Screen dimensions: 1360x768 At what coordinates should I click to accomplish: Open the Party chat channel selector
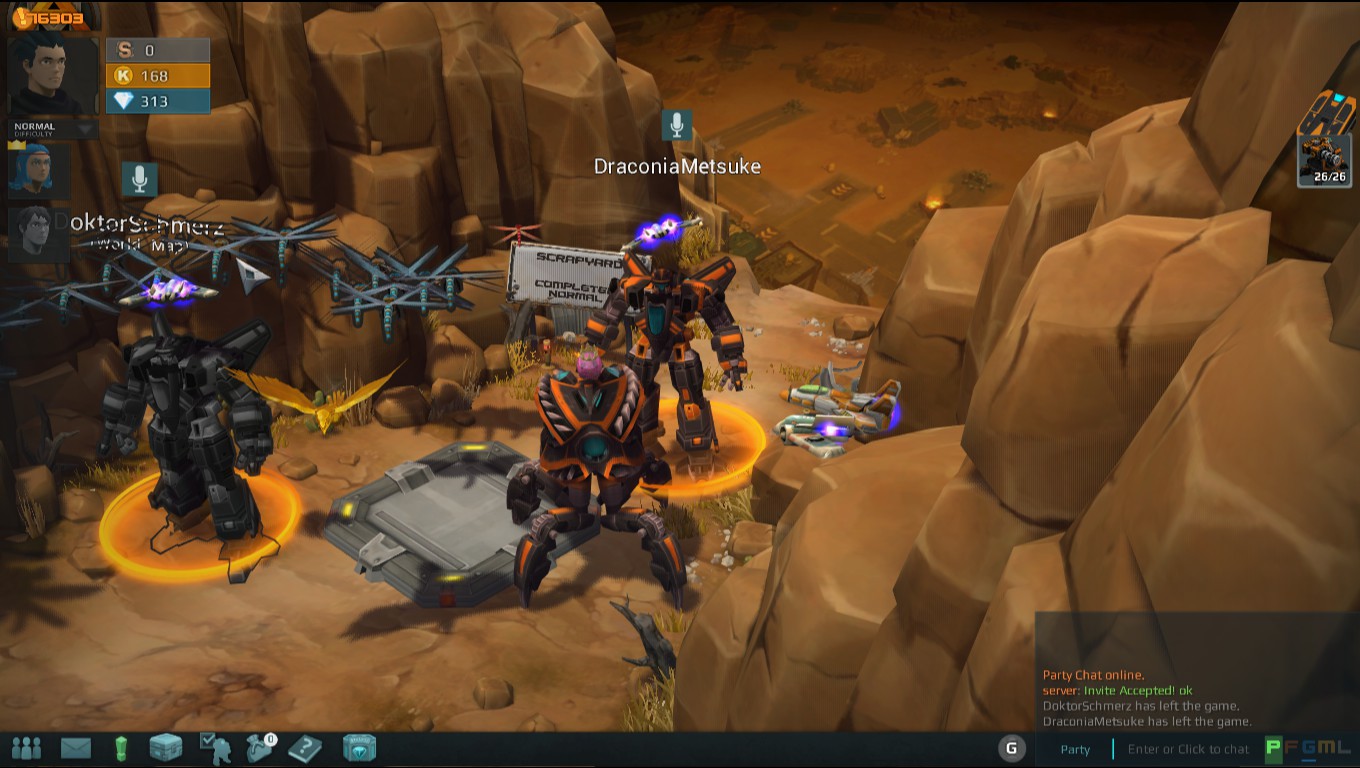point(1075,748)
